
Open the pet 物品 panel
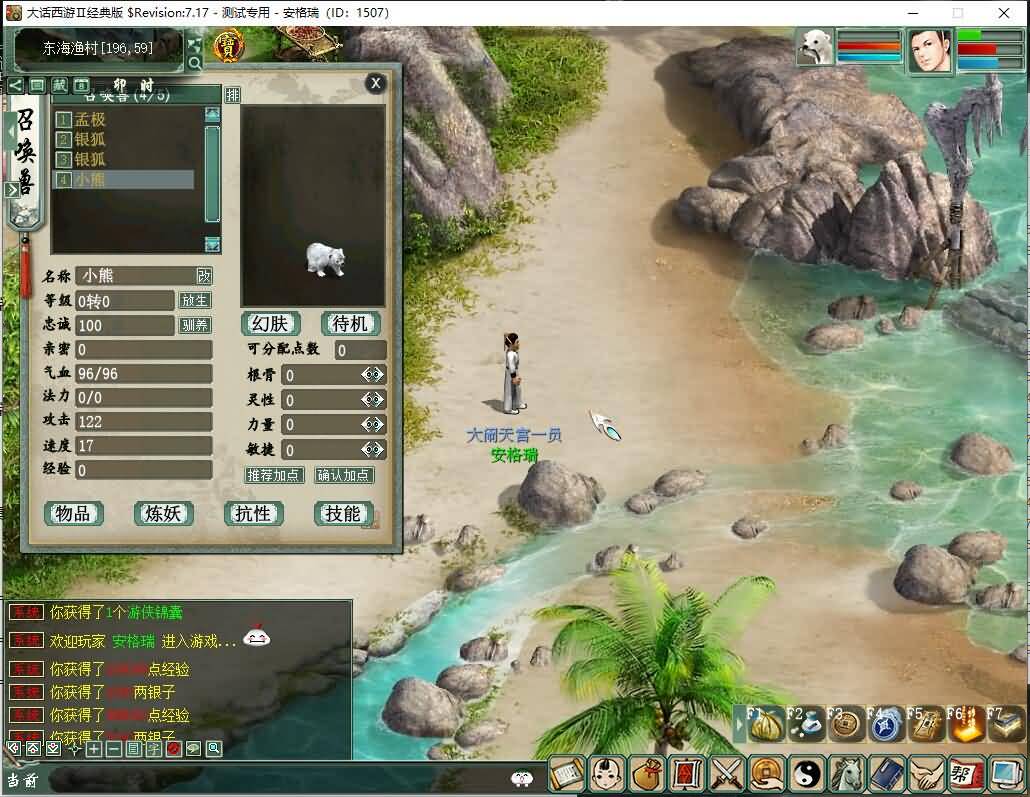tap(74, 514)
